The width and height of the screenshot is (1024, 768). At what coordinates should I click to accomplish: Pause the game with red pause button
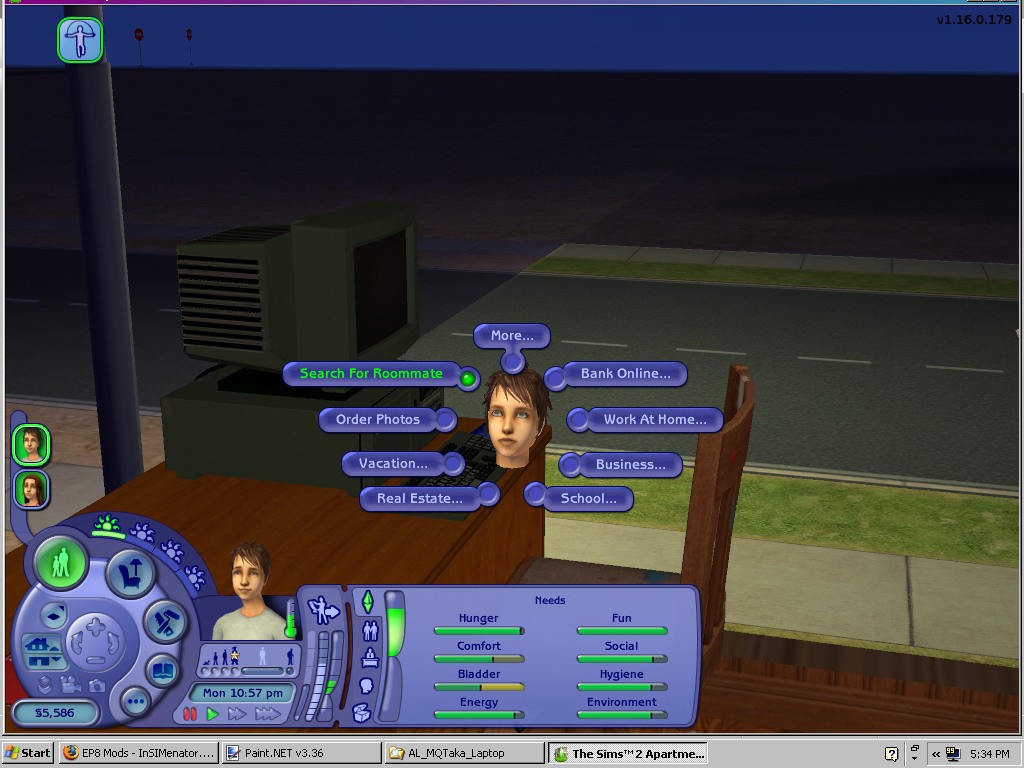(x=190, y=714)
